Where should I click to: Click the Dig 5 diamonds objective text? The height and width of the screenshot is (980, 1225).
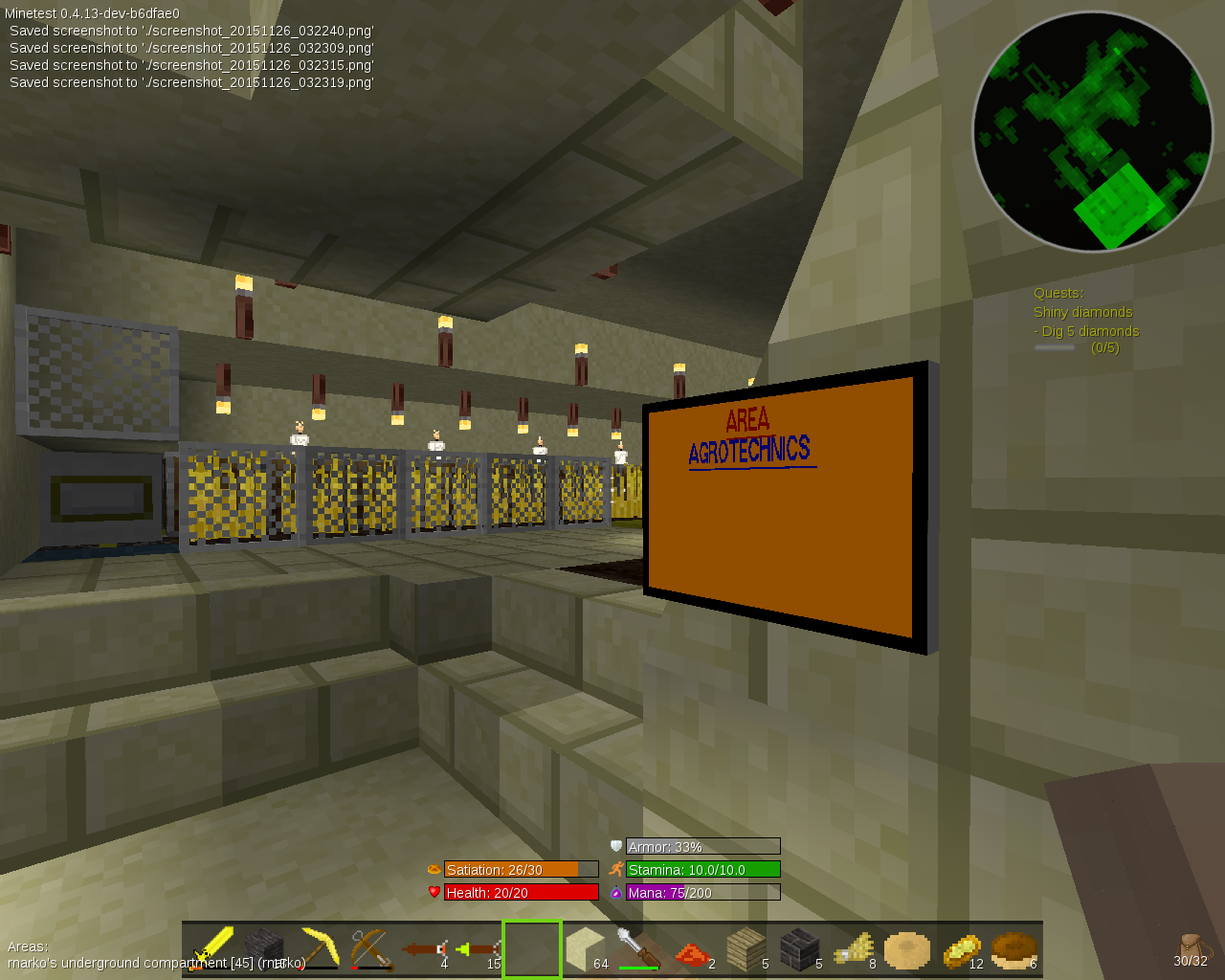click(x=1086, y=330)
